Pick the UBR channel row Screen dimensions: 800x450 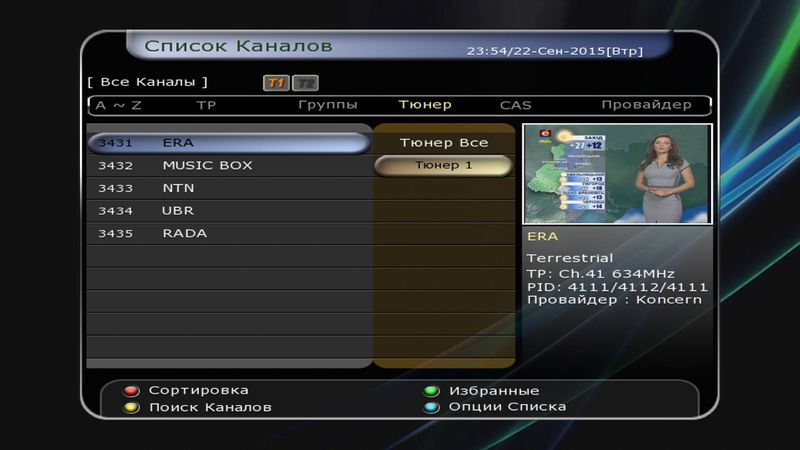click(x=228, y=211)
